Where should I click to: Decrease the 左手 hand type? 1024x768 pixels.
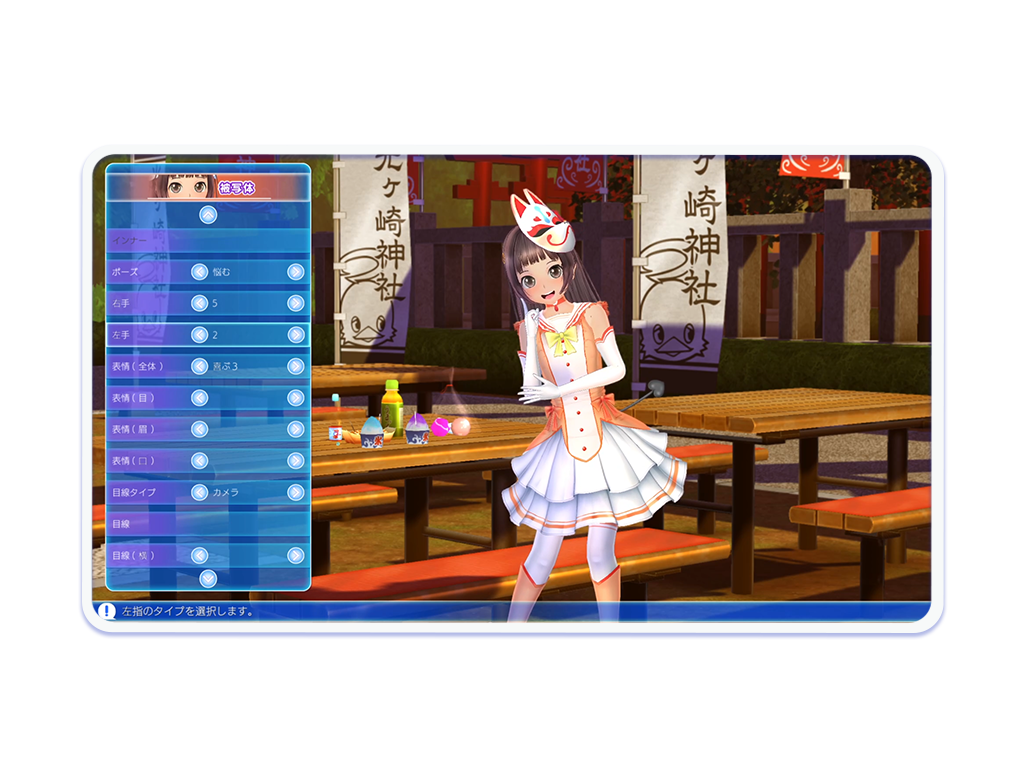coord(200,335)
